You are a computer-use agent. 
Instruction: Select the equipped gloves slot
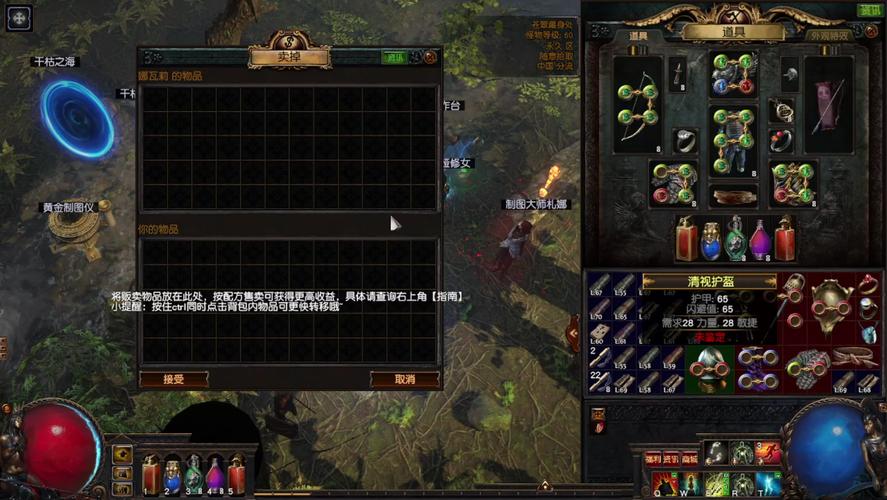click(674, 183)
